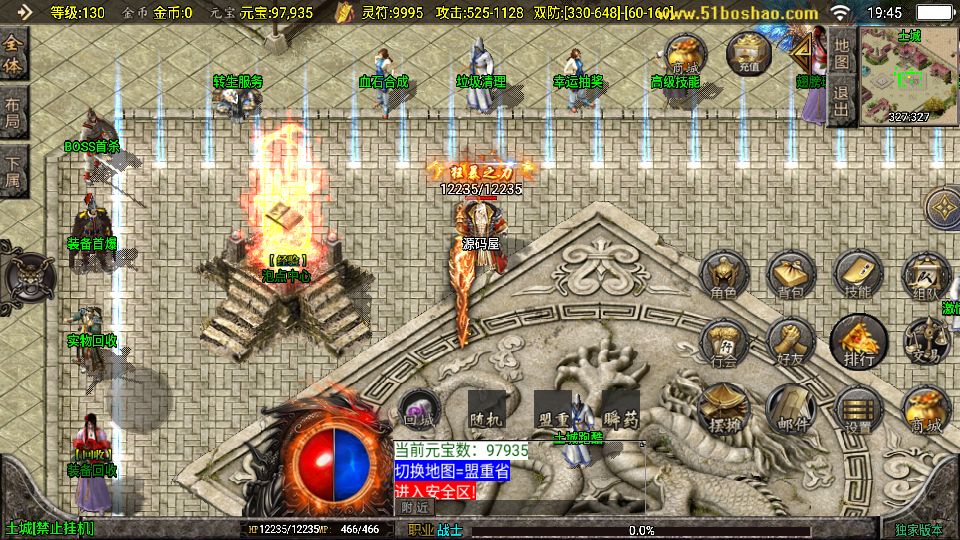Use the 回城 return-to-town button
This screenshot has width=960, height=540.
[419, 409]
